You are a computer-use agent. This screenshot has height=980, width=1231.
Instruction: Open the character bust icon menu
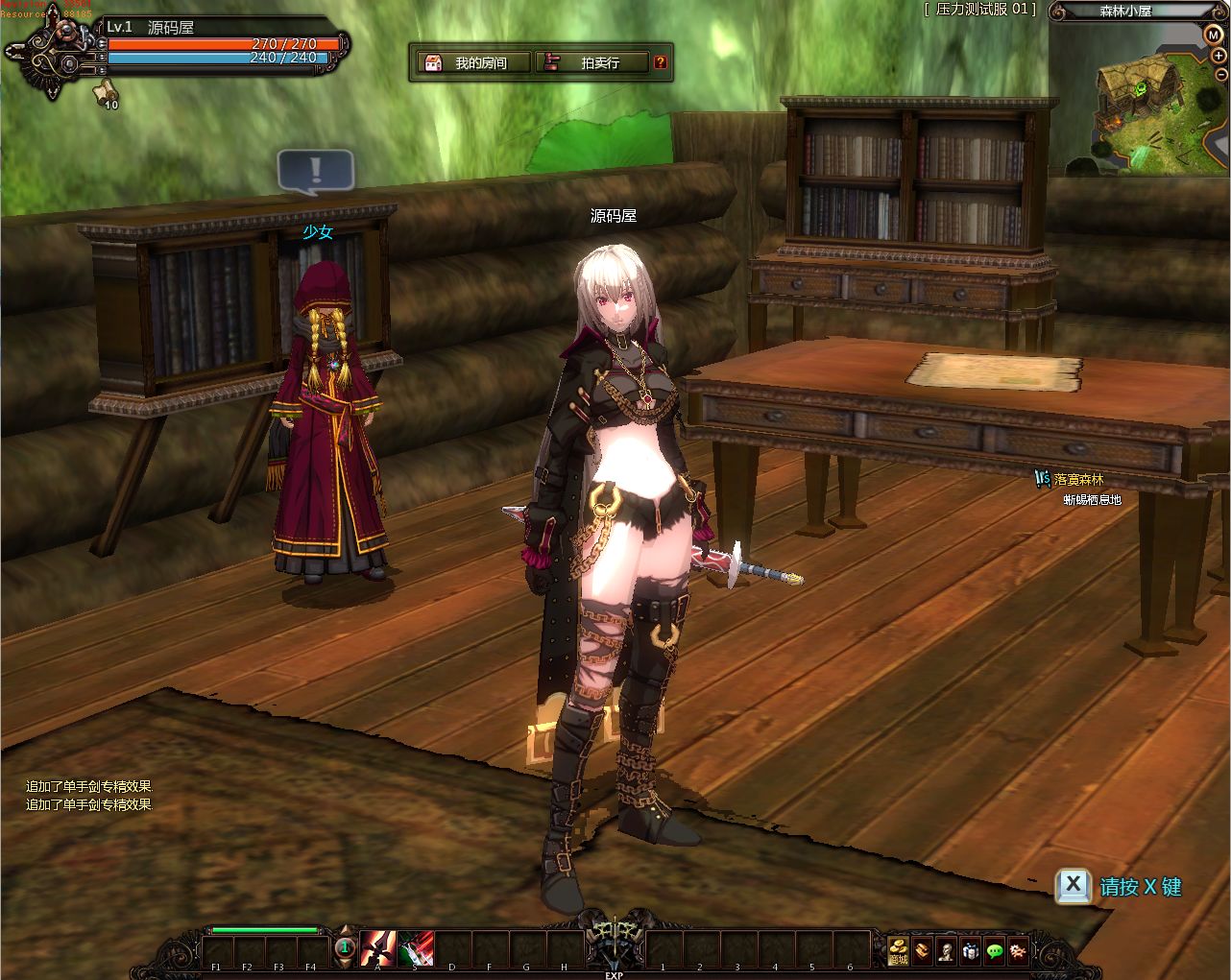(946, 950)
